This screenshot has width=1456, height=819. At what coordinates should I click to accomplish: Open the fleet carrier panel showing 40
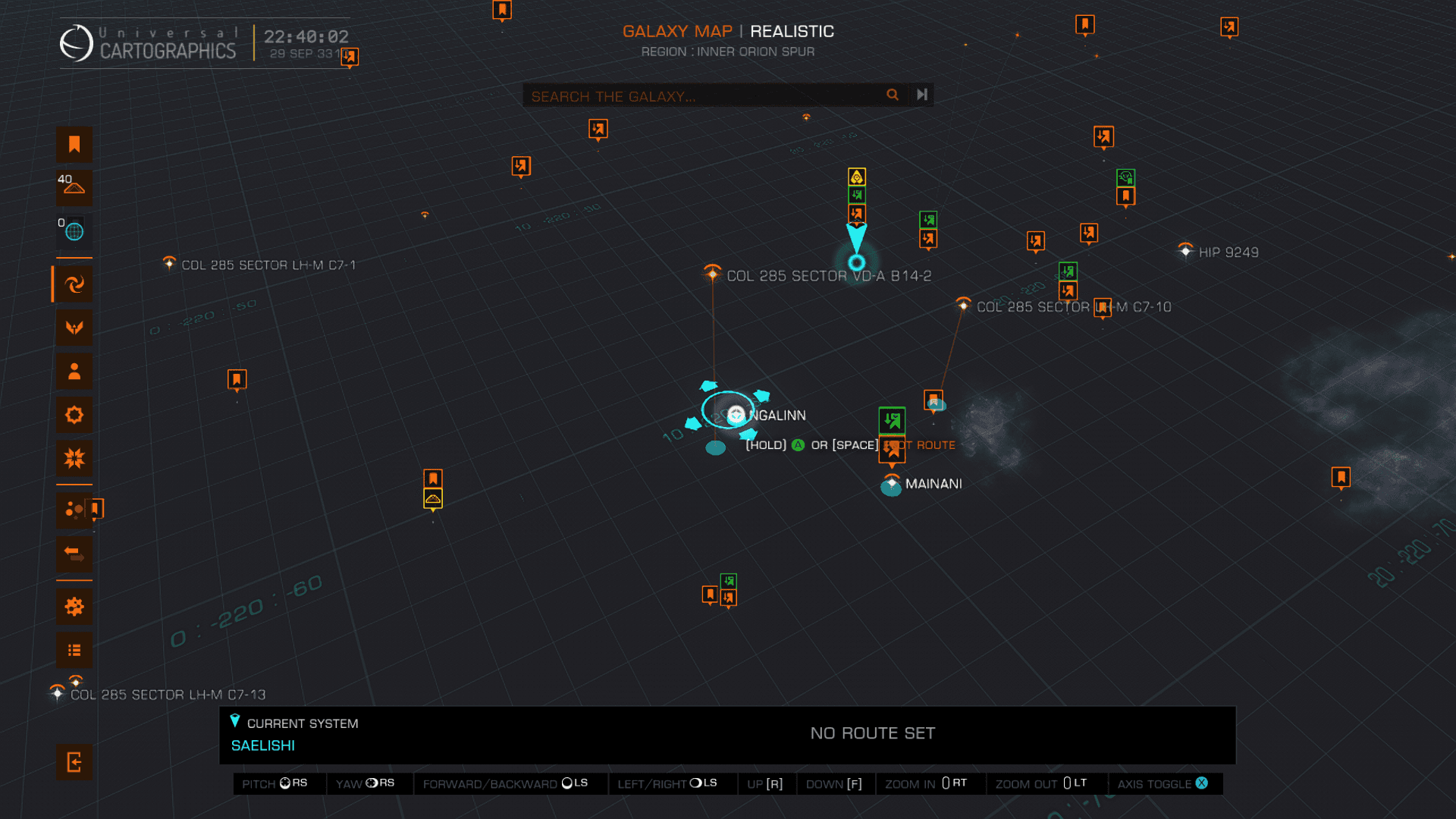coord(74,187)
